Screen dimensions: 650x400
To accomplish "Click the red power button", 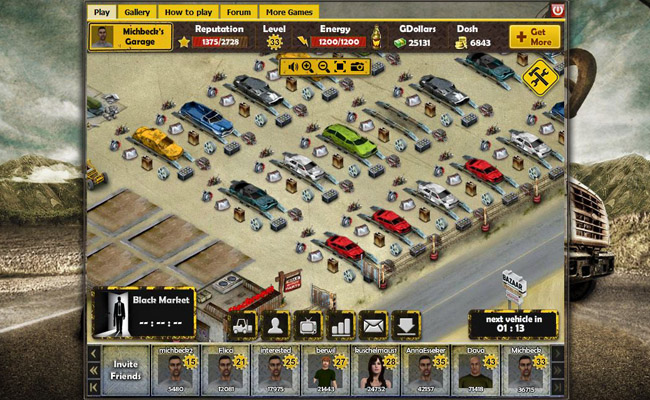I will click(557, 10).
